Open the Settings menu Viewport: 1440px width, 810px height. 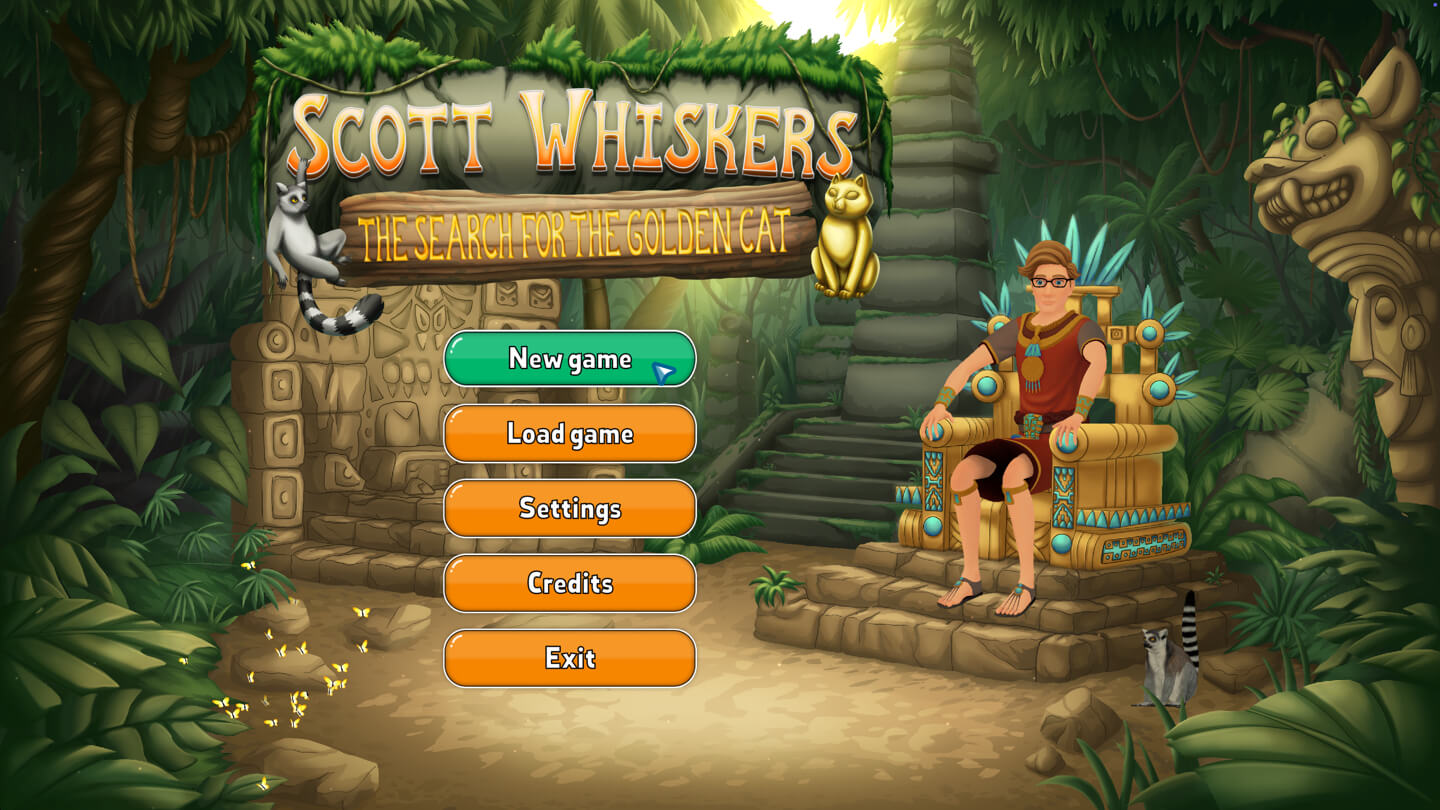(x=569, y=508)
